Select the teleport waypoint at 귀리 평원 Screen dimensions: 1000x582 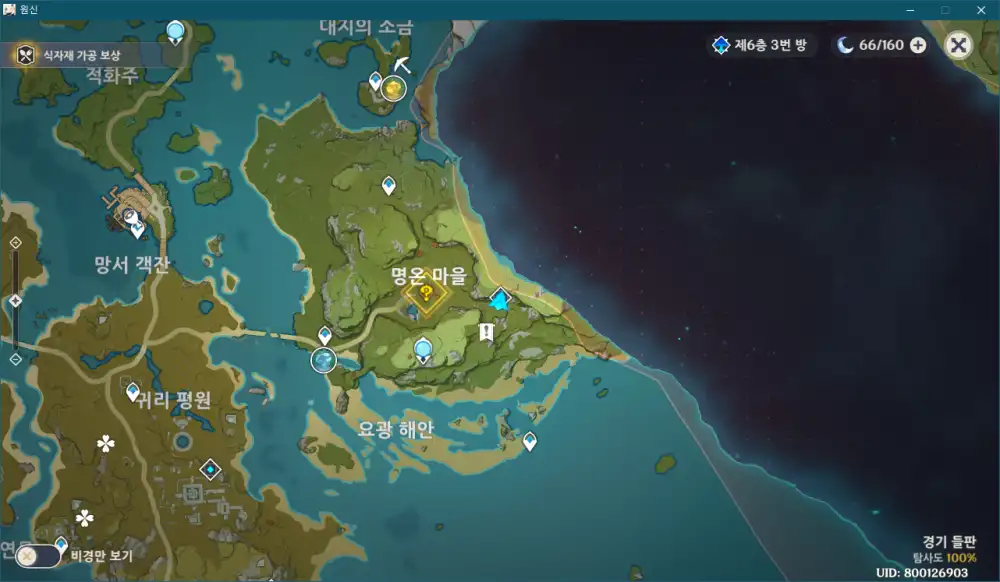(x=133, y=391)
